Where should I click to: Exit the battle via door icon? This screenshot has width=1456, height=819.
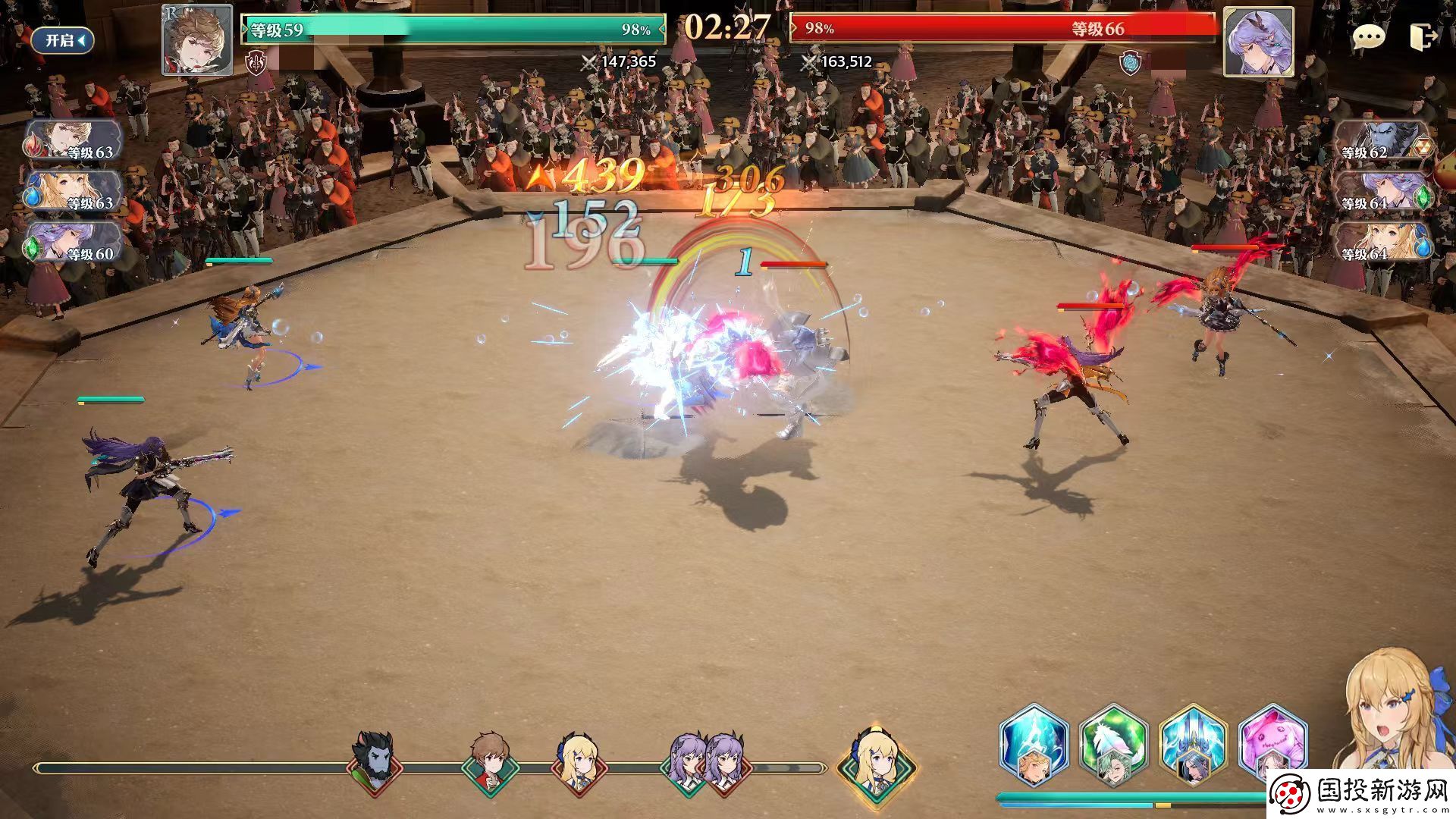[1423, 37]
